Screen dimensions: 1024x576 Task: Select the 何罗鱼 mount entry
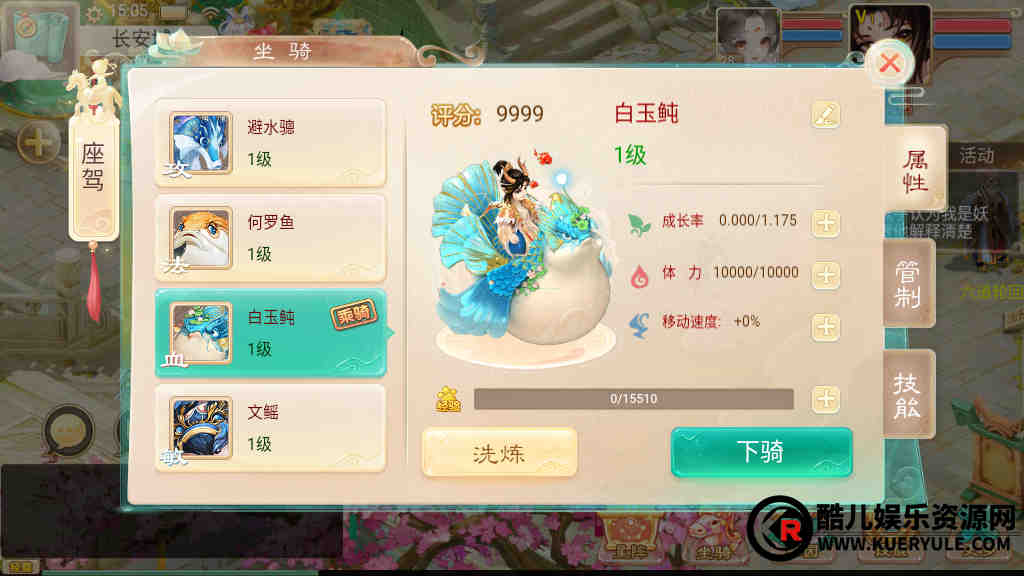(270, 238)
